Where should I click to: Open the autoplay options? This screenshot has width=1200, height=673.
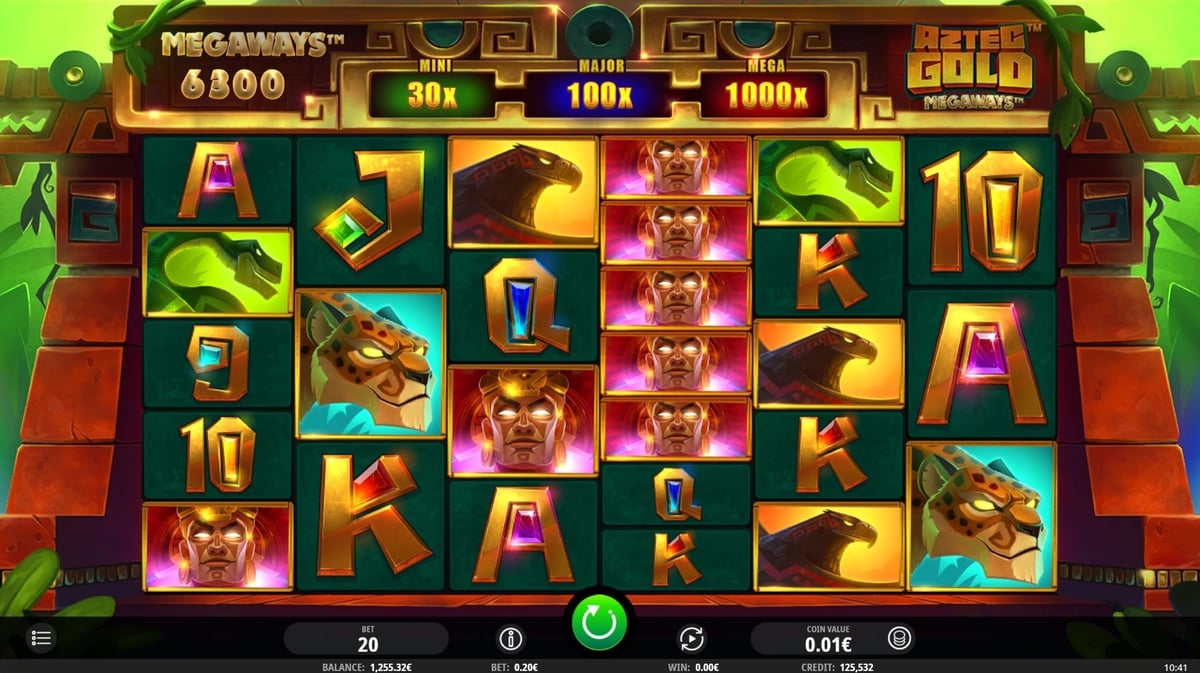click(691, 638)
